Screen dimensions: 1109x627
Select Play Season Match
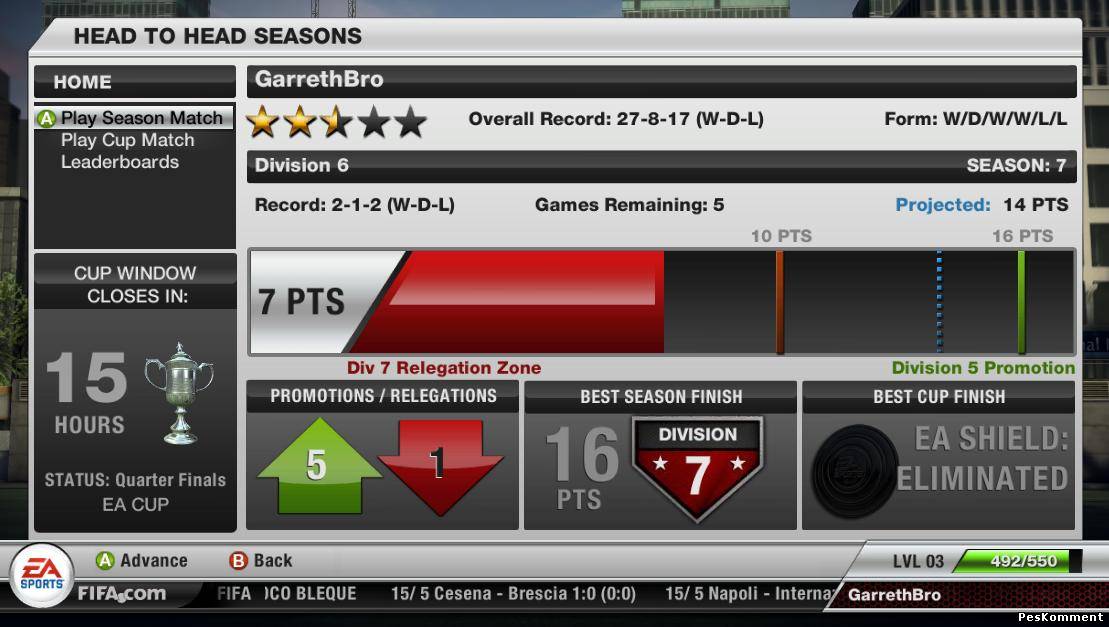[141, 118]
